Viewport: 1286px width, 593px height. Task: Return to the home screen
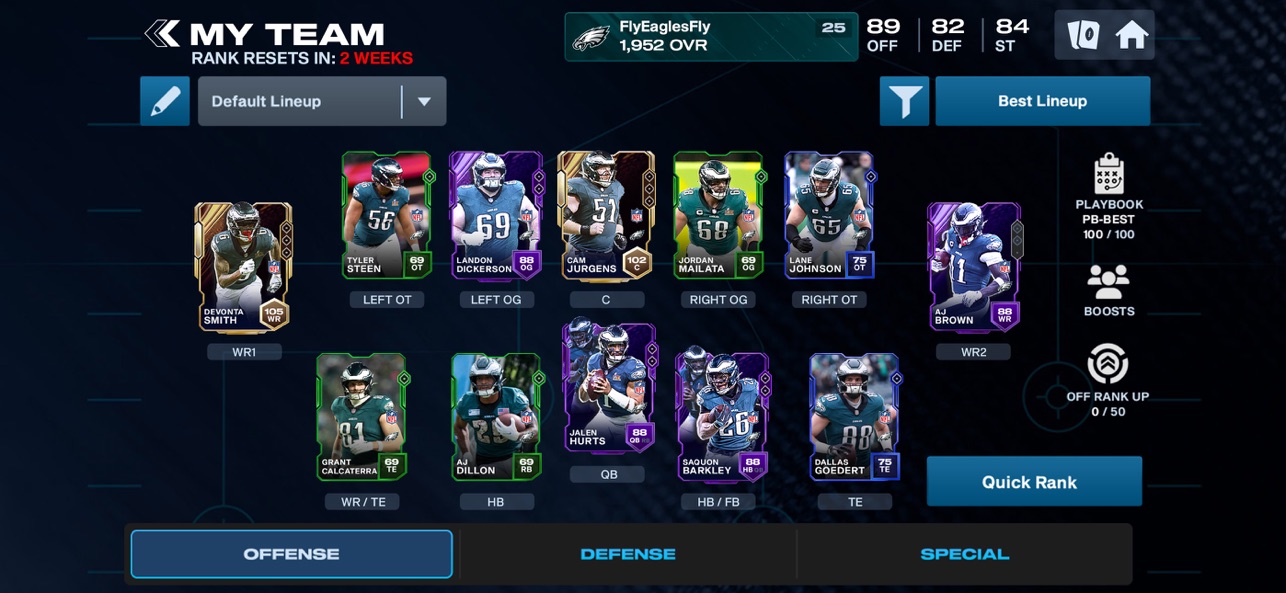[x=1131, y=35]
